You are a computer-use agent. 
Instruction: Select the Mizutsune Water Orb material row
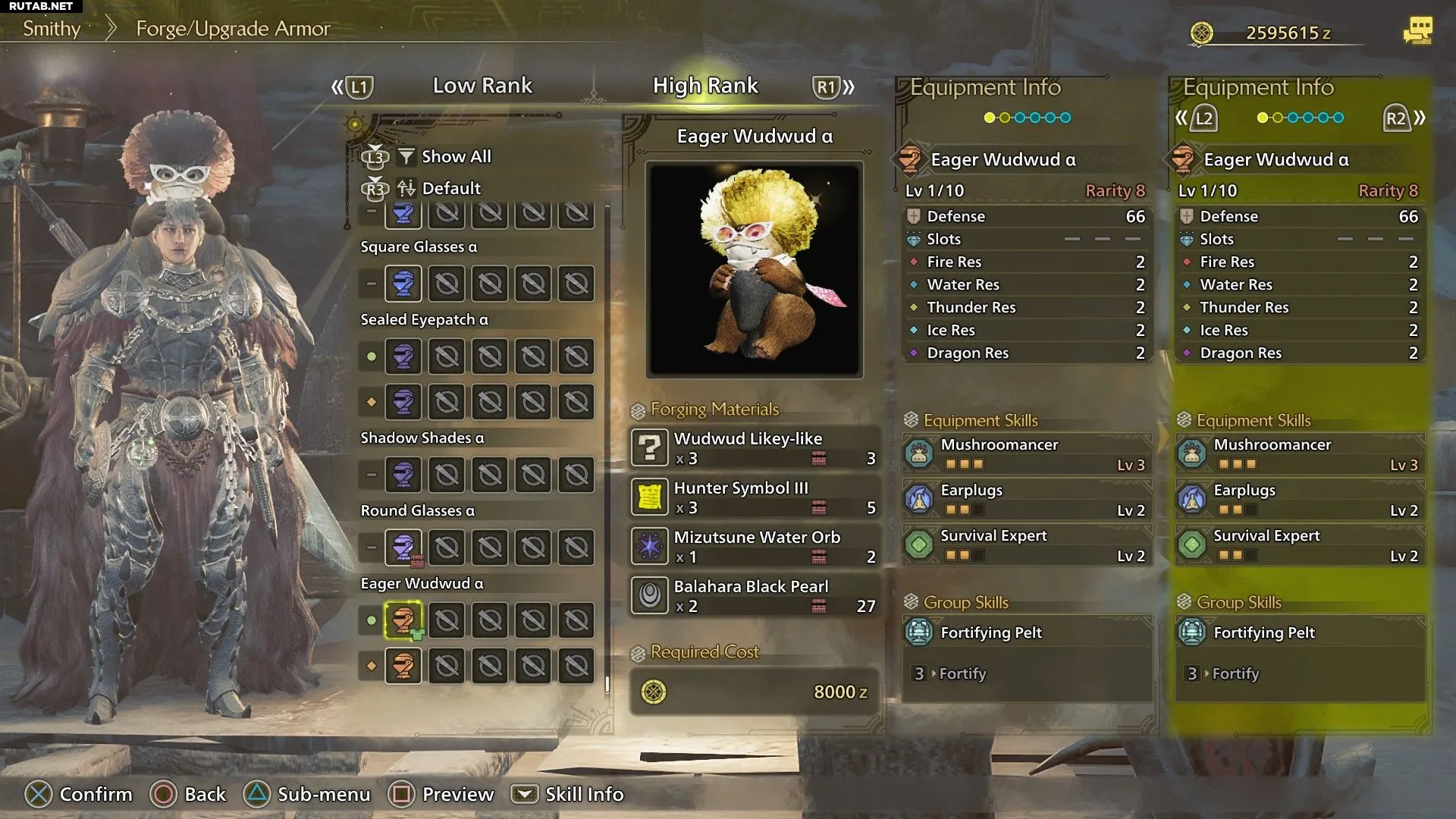point(755,547)
